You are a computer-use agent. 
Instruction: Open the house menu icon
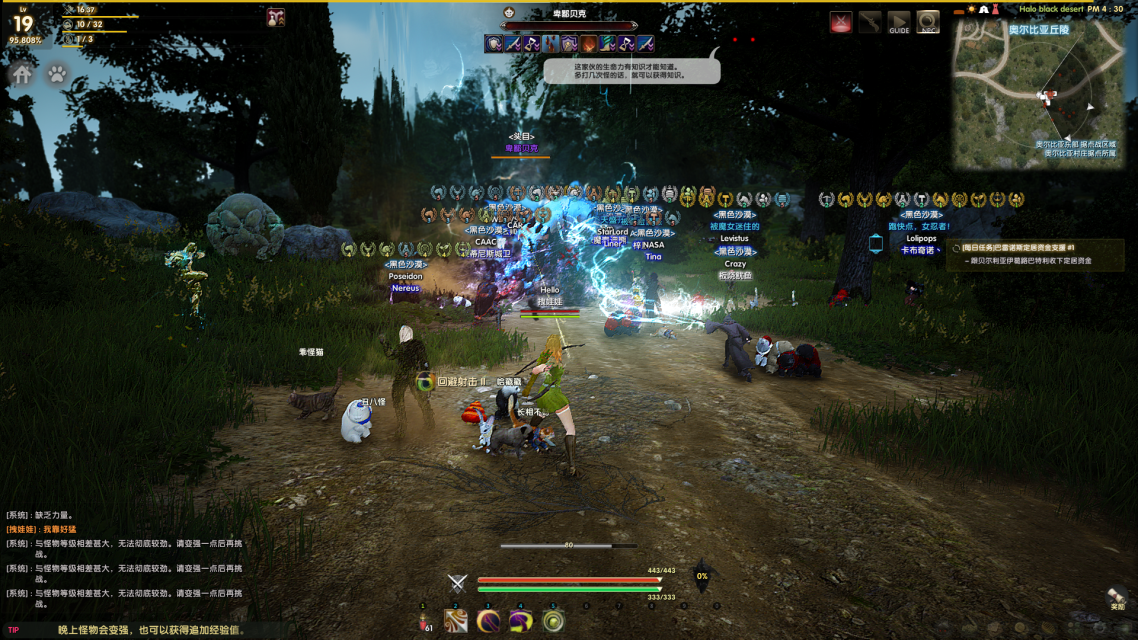[x=22, y=74]
